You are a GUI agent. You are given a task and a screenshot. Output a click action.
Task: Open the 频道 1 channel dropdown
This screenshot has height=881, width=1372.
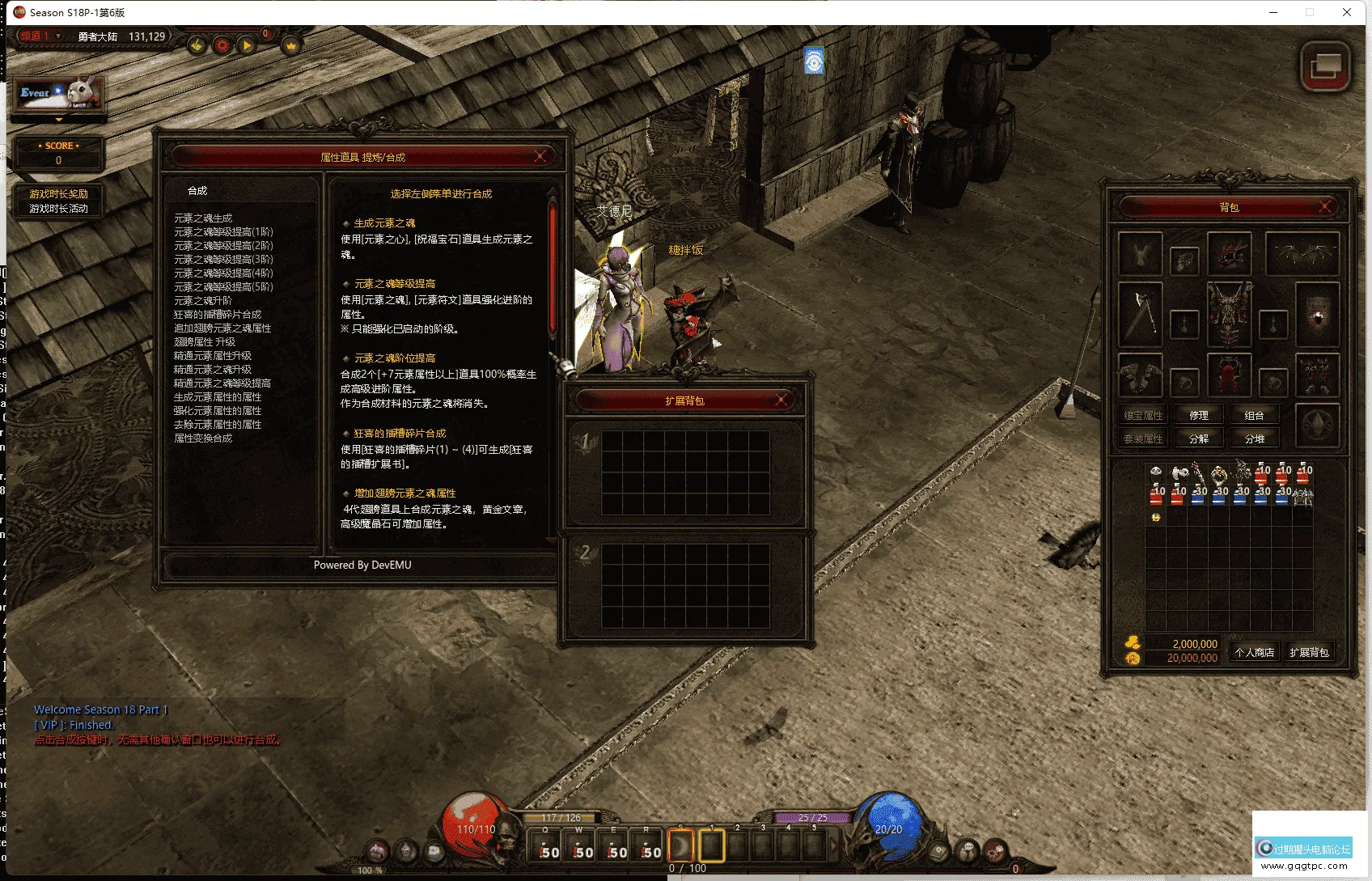[x=40, y=36]
